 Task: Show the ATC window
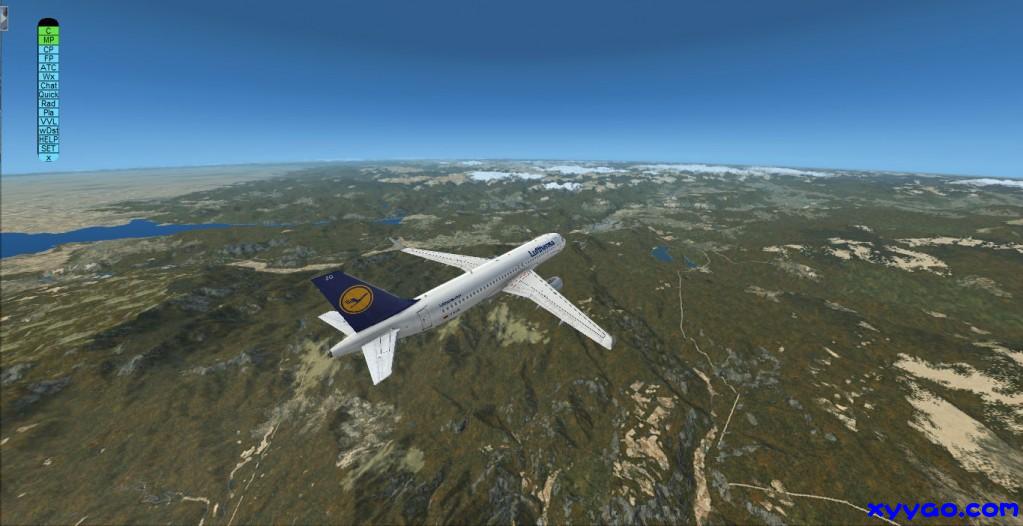[x=48, y=67]
